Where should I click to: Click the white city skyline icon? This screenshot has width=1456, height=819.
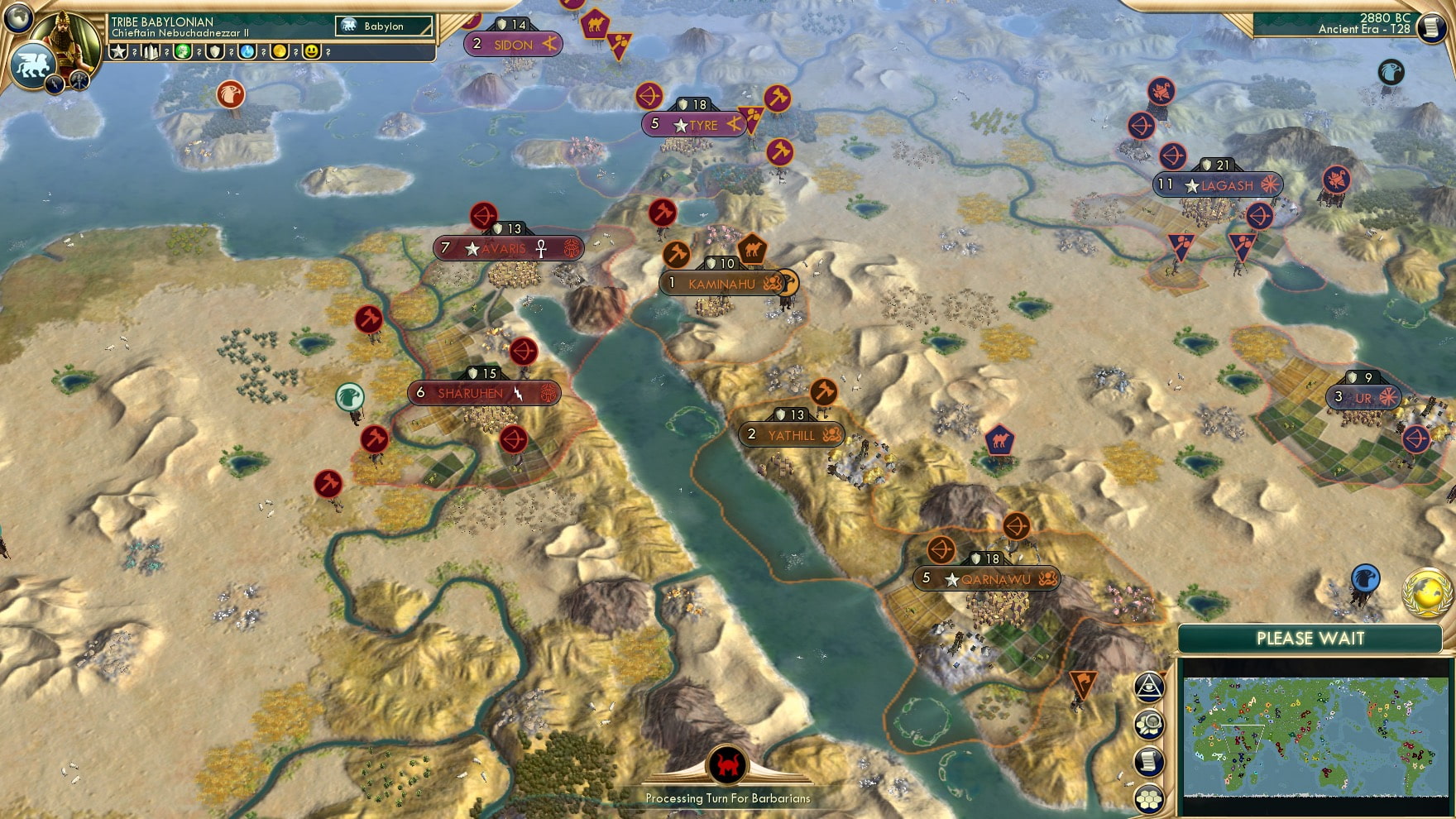[x=151, y=52]
